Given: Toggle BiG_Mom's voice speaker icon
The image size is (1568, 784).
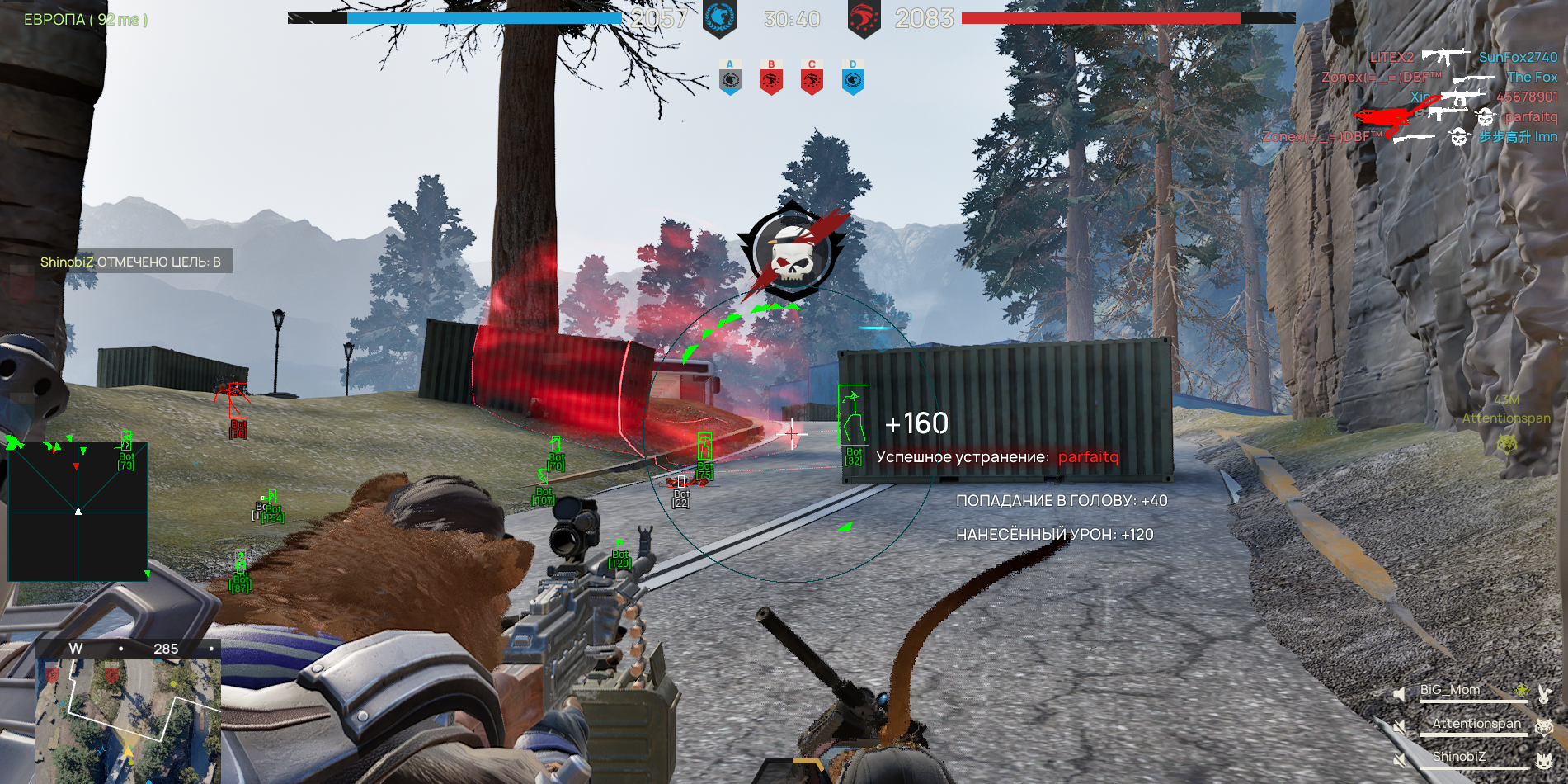Looking at the screenshot, I should (1399, 694).
